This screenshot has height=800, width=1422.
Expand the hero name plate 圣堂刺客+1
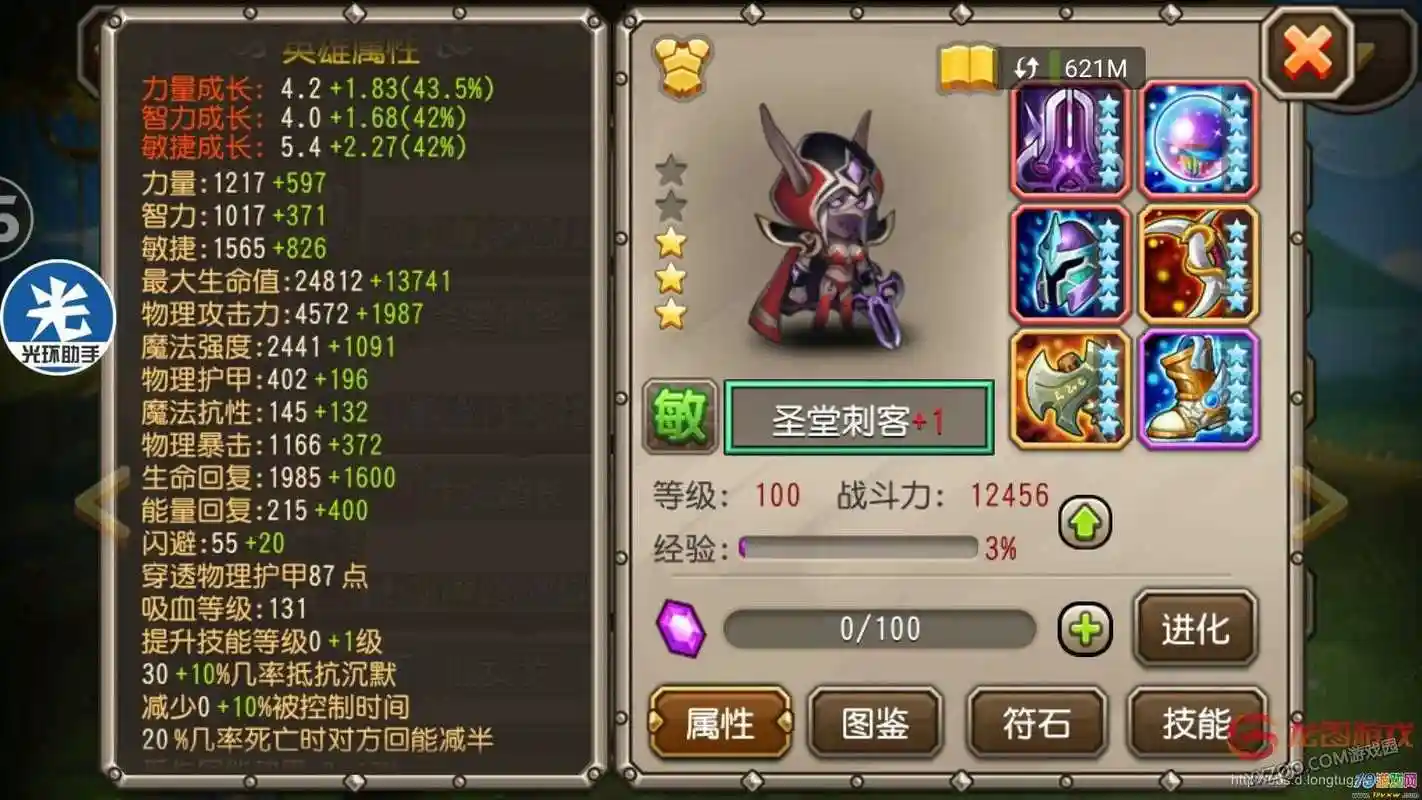tap(858, 418)
